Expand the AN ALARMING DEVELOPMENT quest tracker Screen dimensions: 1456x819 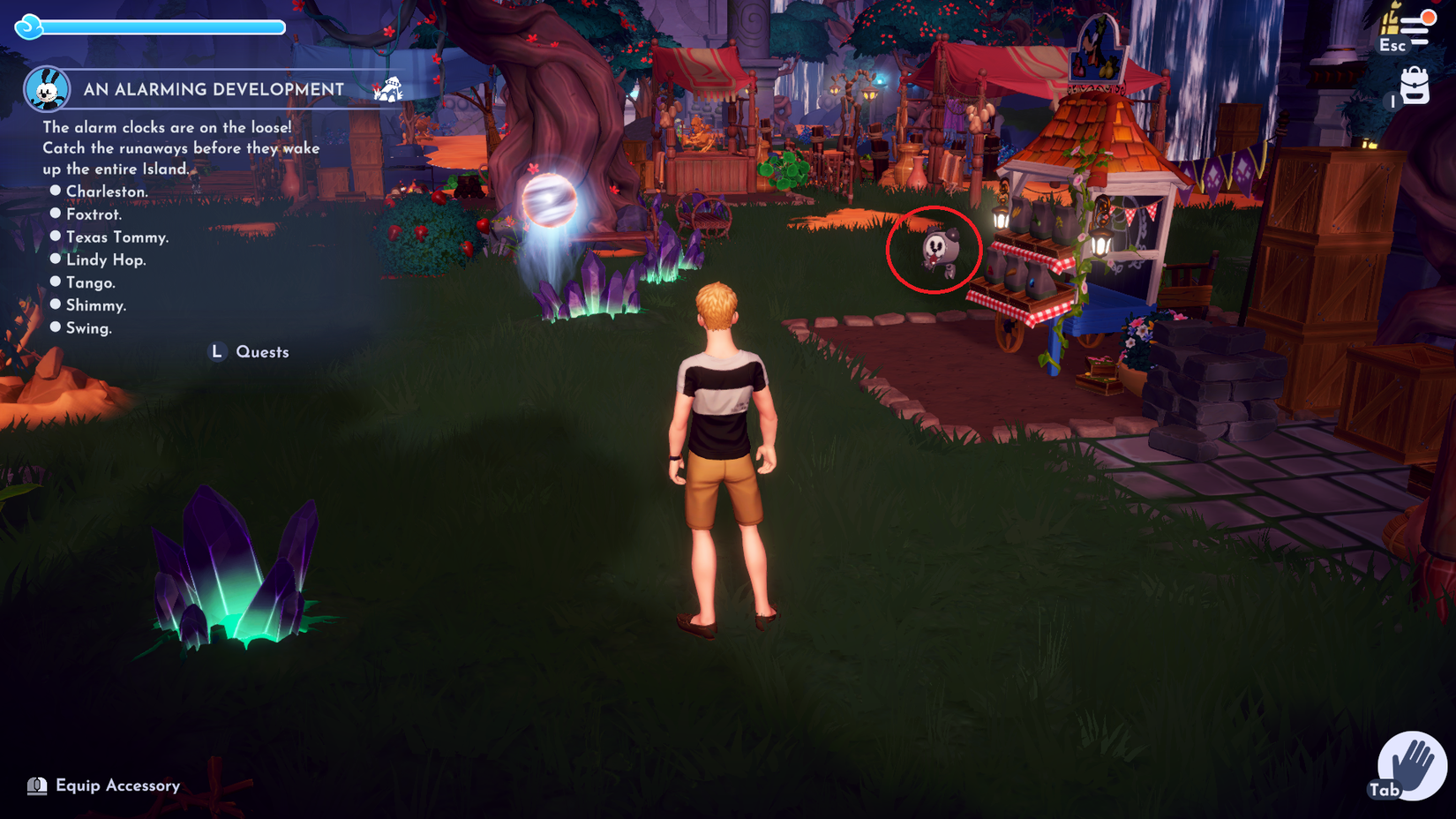pos(212,89)
